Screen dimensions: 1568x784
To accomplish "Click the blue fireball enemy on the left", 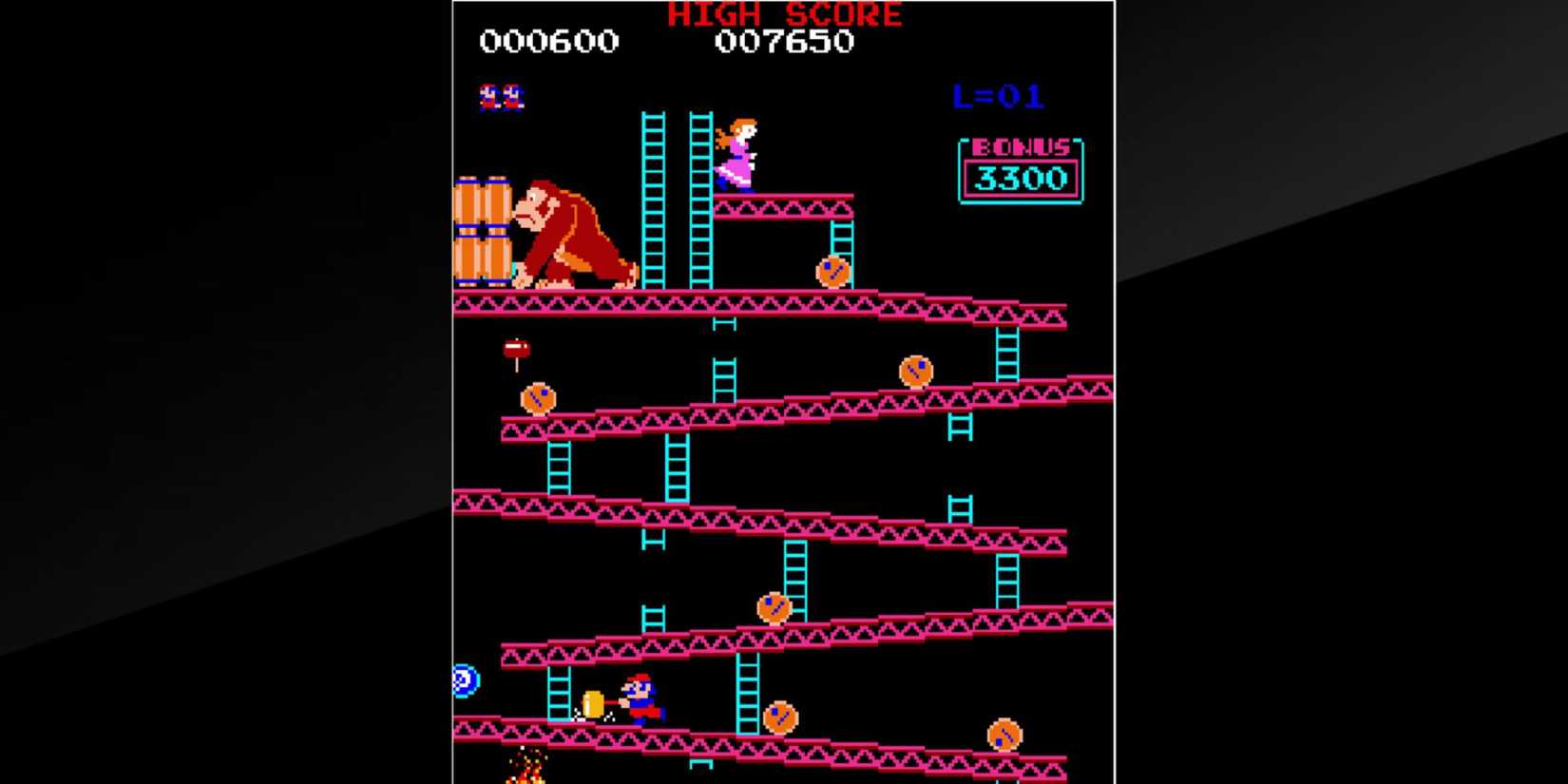I will (468, 682).
